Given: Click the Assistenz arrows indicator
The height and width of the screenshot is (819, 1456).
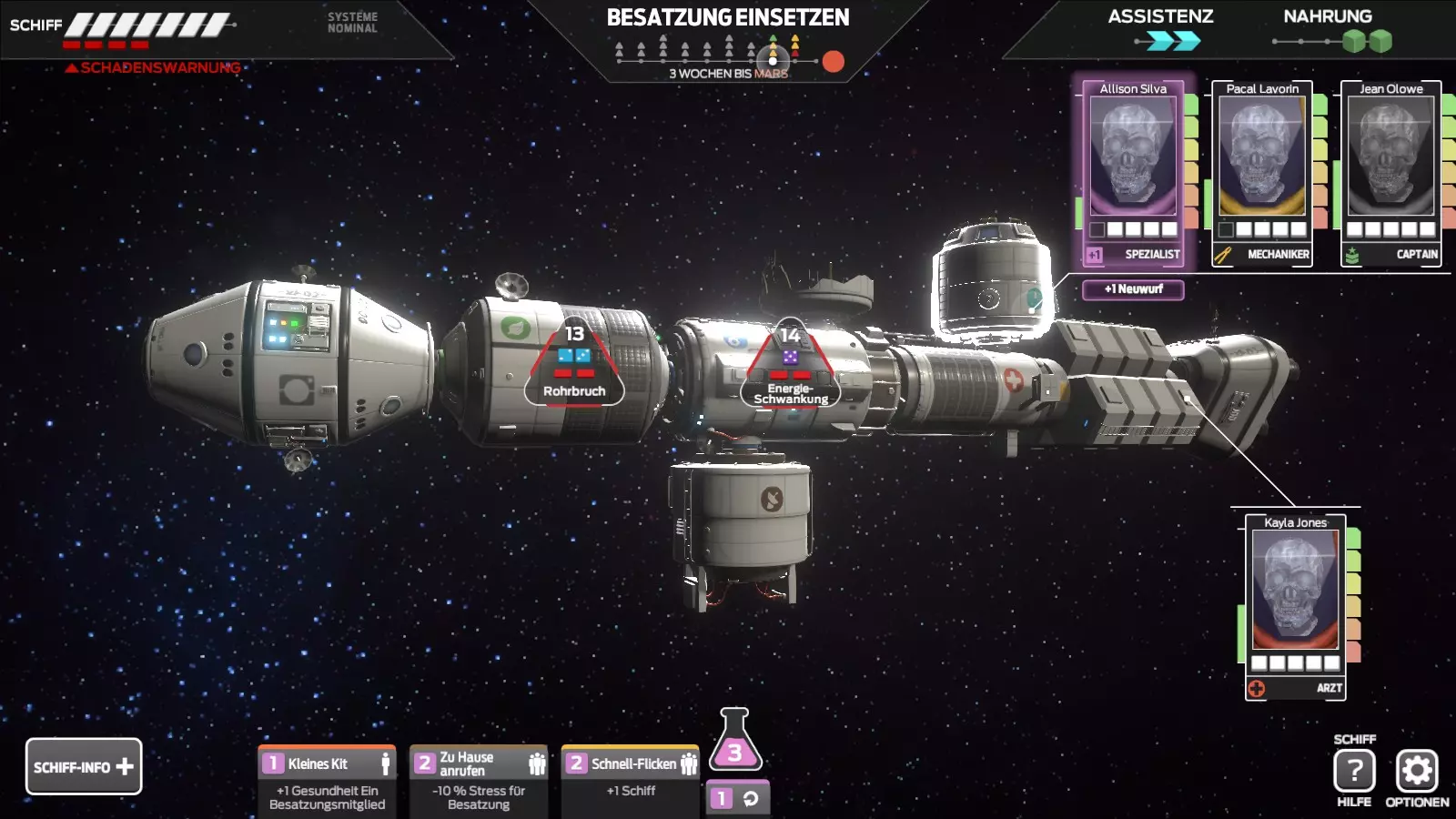Looking at the screenshot, I should pyautogui.click(x=1172, y=41).
